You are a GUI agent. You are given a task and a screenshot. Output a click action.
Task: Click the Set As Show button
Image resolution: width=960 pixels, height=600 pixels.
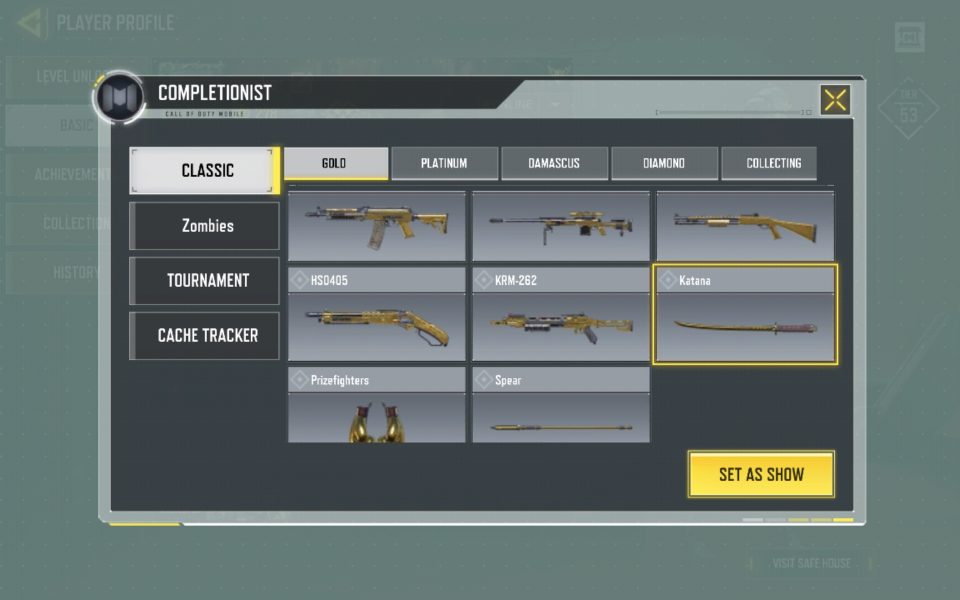point(761,474)
